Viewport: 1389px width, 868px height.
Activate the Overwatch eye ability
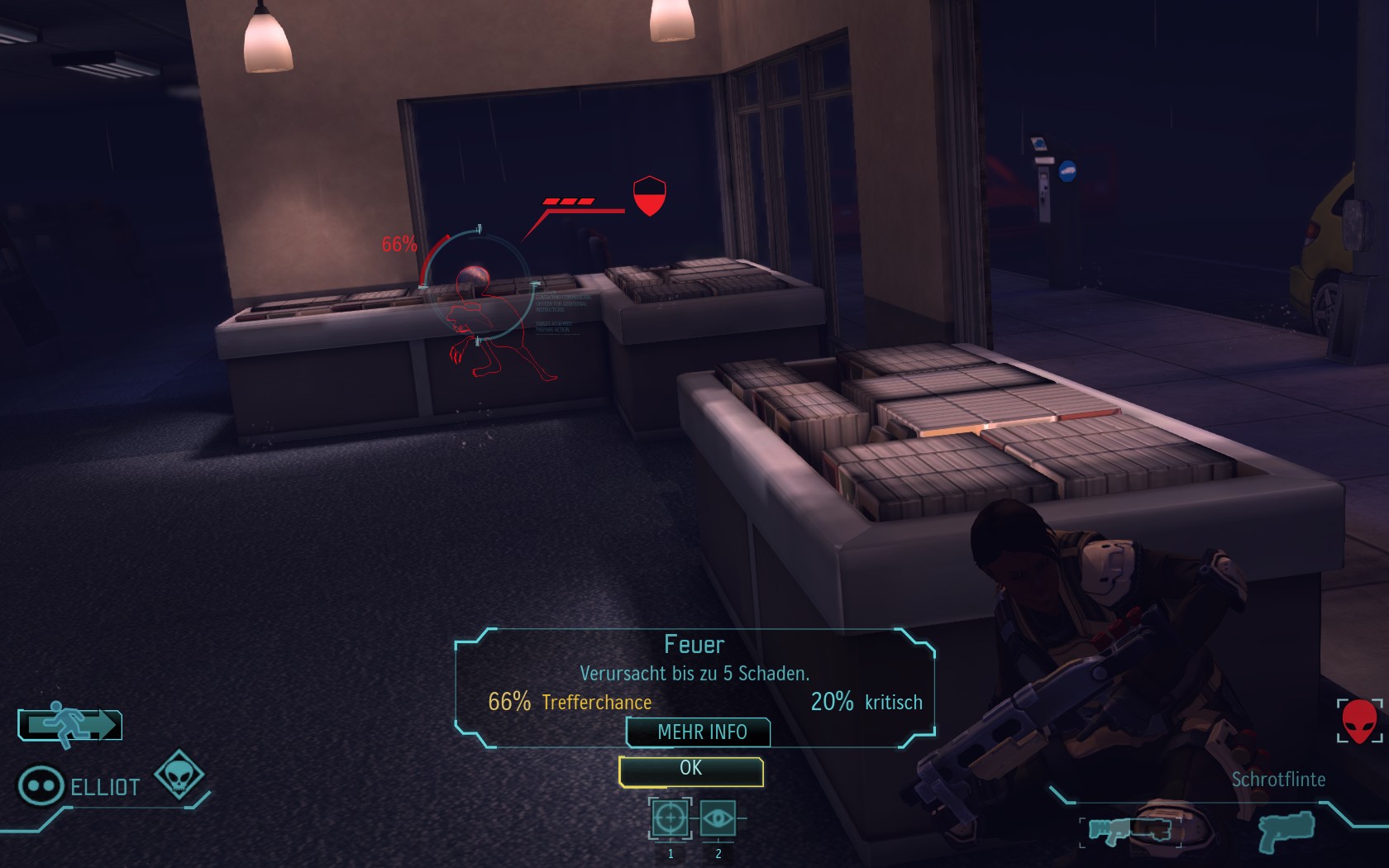coord(718,818)
